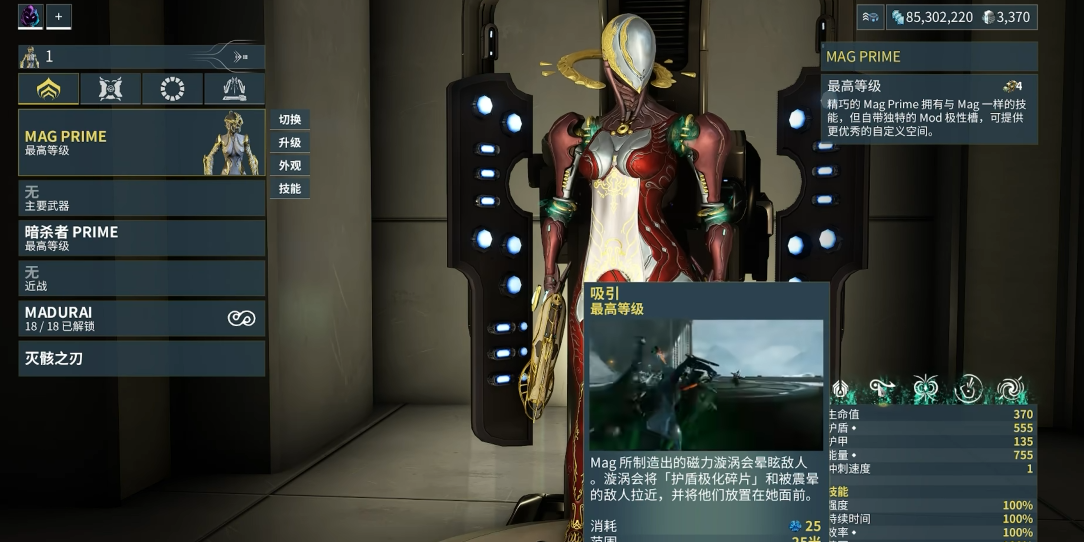The height and width of the screenshot is (542, 1084).
Task: Open the 外观 (appearance) menu
Action: click(290, 166)
